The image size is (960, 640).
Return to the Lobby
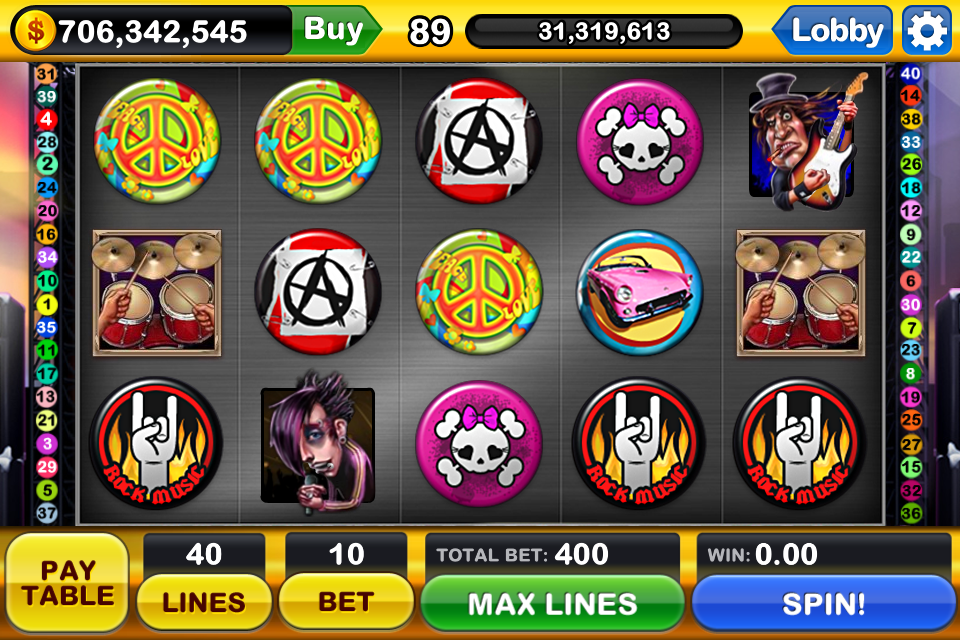click(836, 32)
